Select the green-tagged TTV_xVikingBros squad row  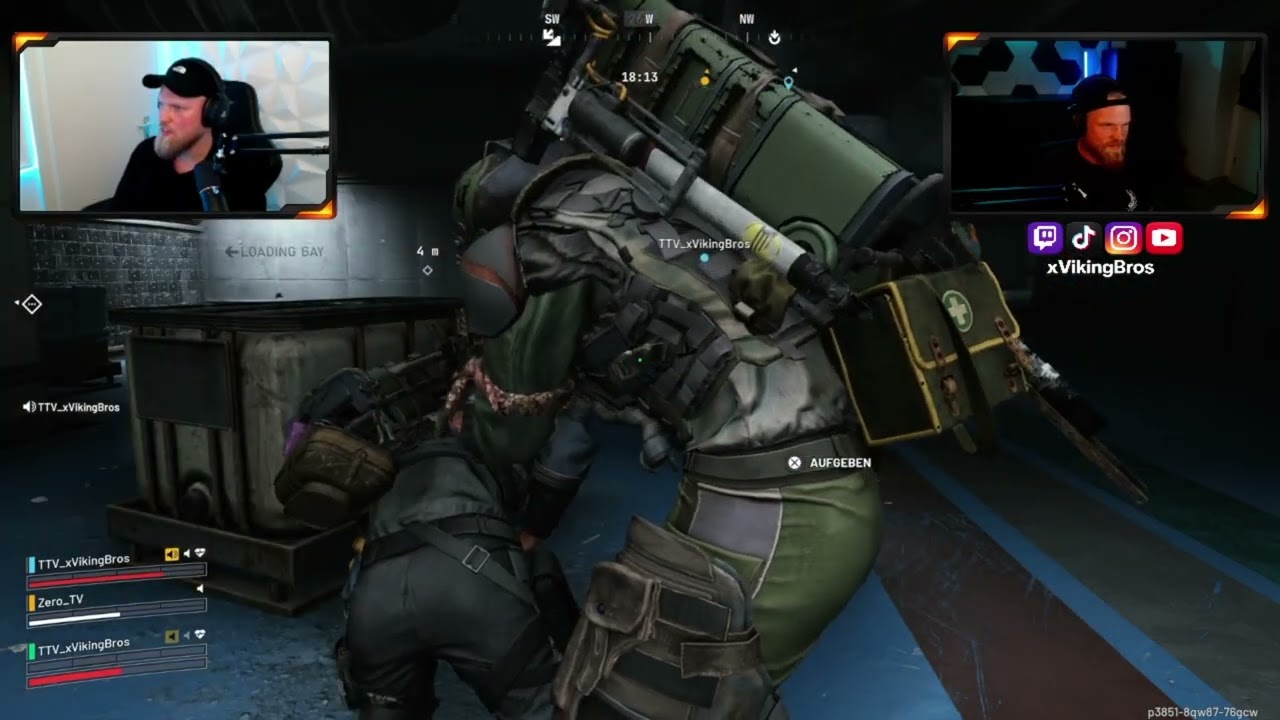tap(83, 644)
